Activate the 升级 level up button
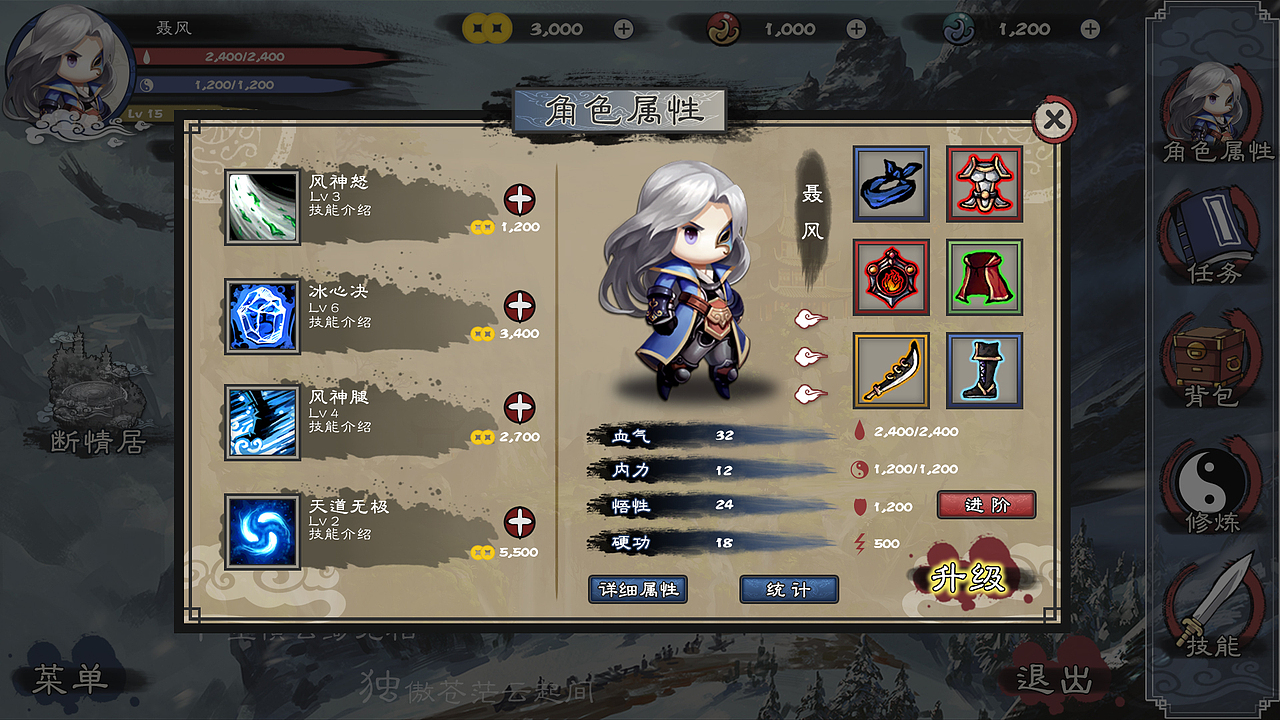Image resolution: width=1280 pixels, height=720 pixels. (x=967, y=578)
